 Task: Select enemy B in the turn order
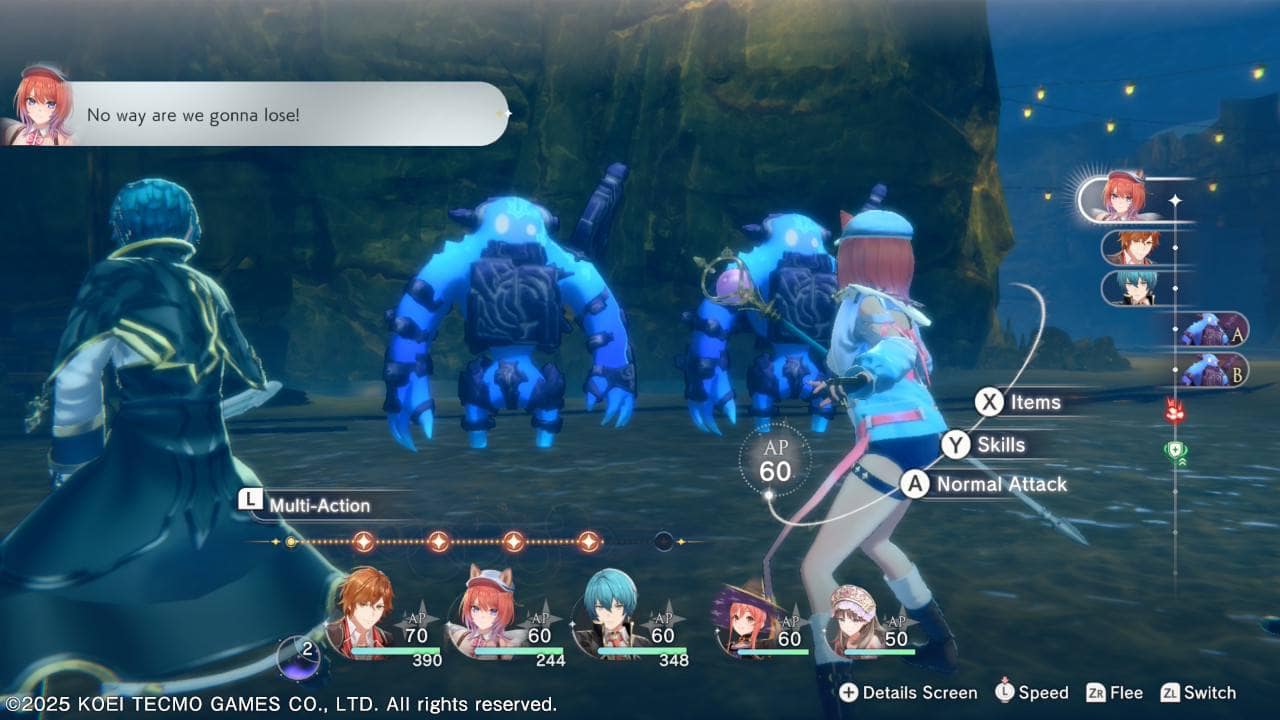1211,370
